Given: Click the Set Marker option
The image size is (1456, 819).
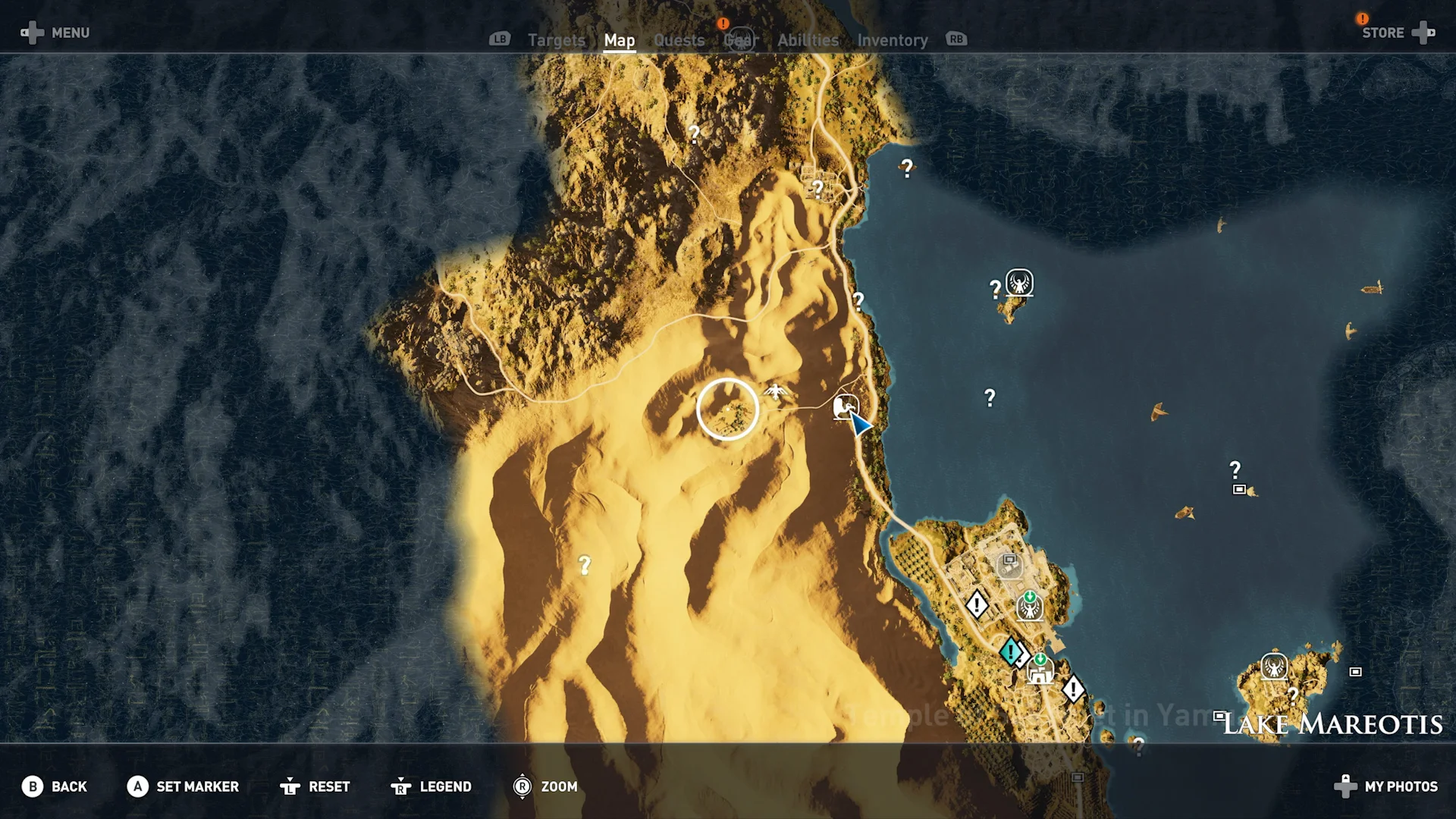Looking at the screenshot, I should pyautogui.click(x=183, y=786).
